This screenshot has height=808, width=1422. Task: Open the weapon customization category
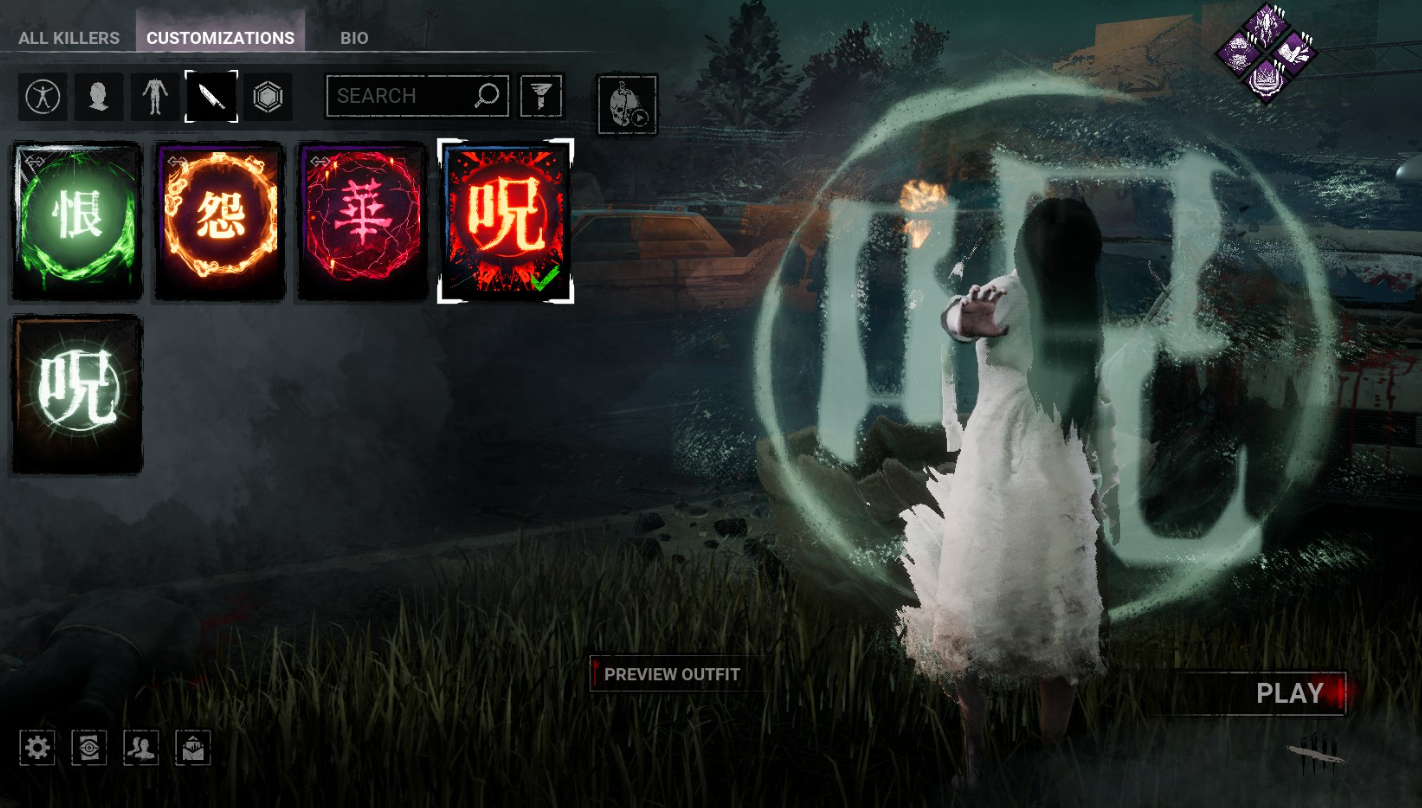click(211, 97)
